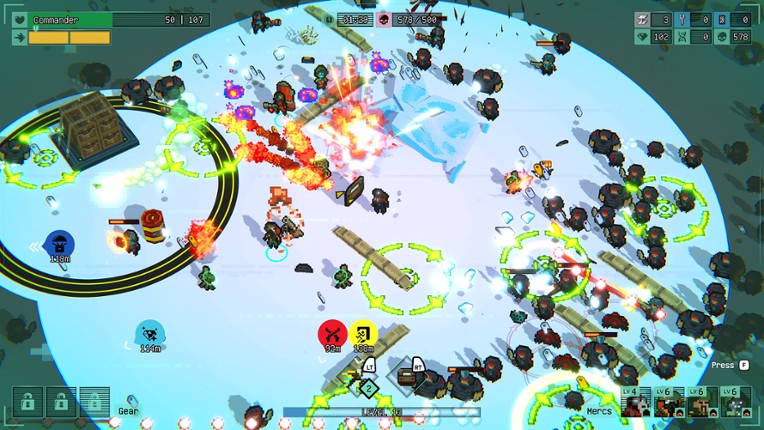Click the cyan gem objective marker

pos(149,333)
